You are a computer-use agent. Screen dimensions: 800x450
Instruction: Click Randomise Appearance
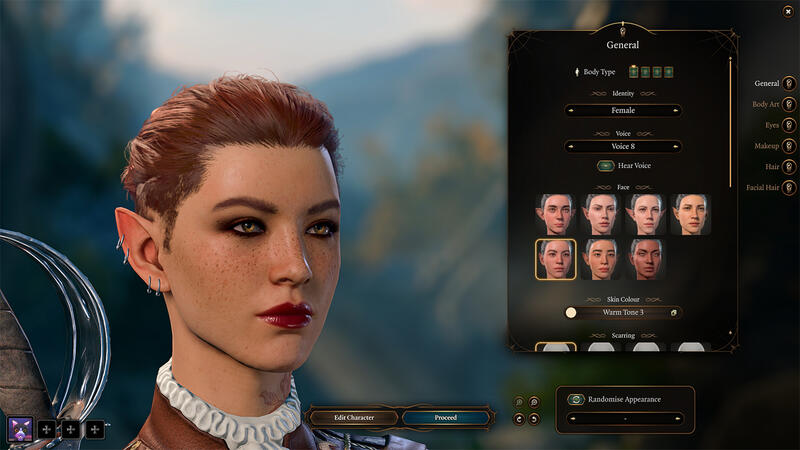point(576,399)
